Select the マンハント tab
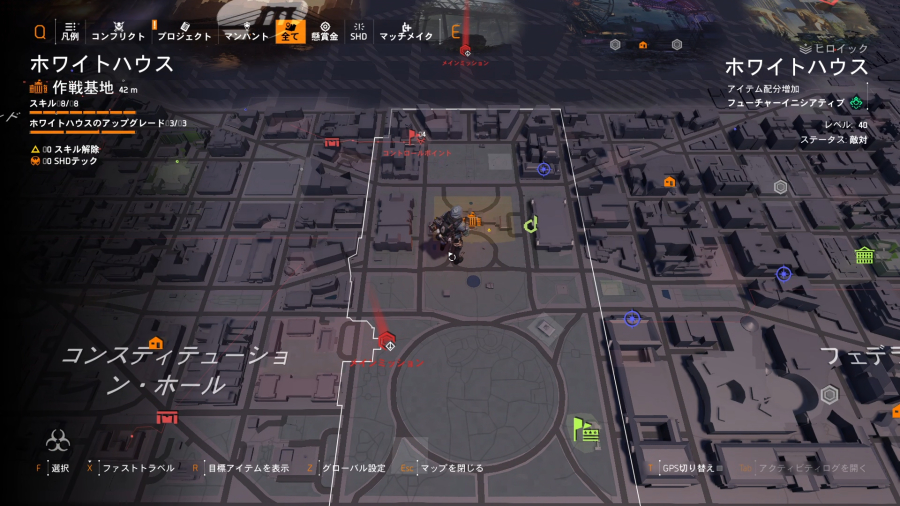This screenshot has height=506, width=900. click(246, 30)
